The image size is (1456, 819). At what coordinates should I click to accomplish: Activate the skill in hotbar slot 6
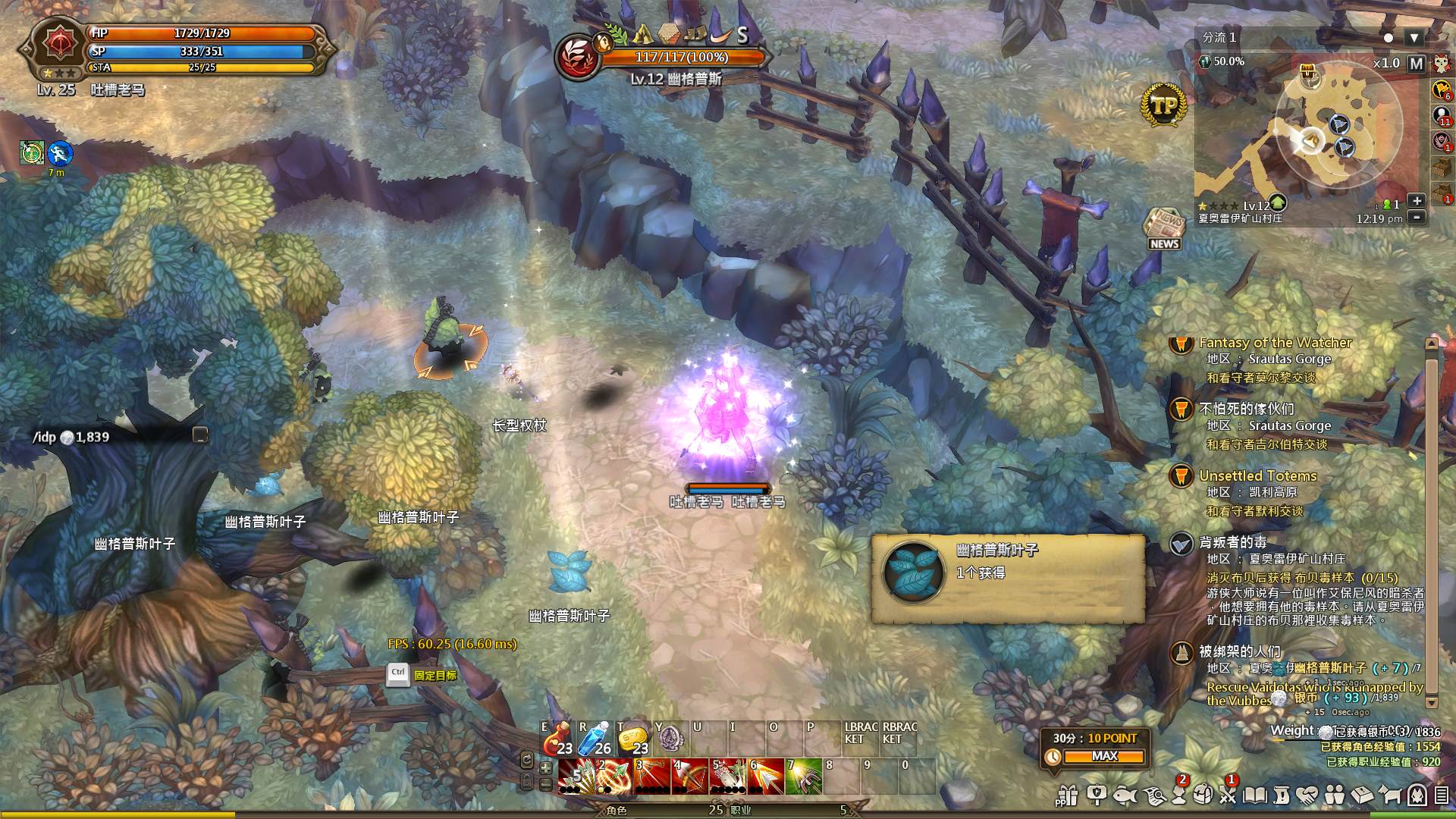click(765, 777)
